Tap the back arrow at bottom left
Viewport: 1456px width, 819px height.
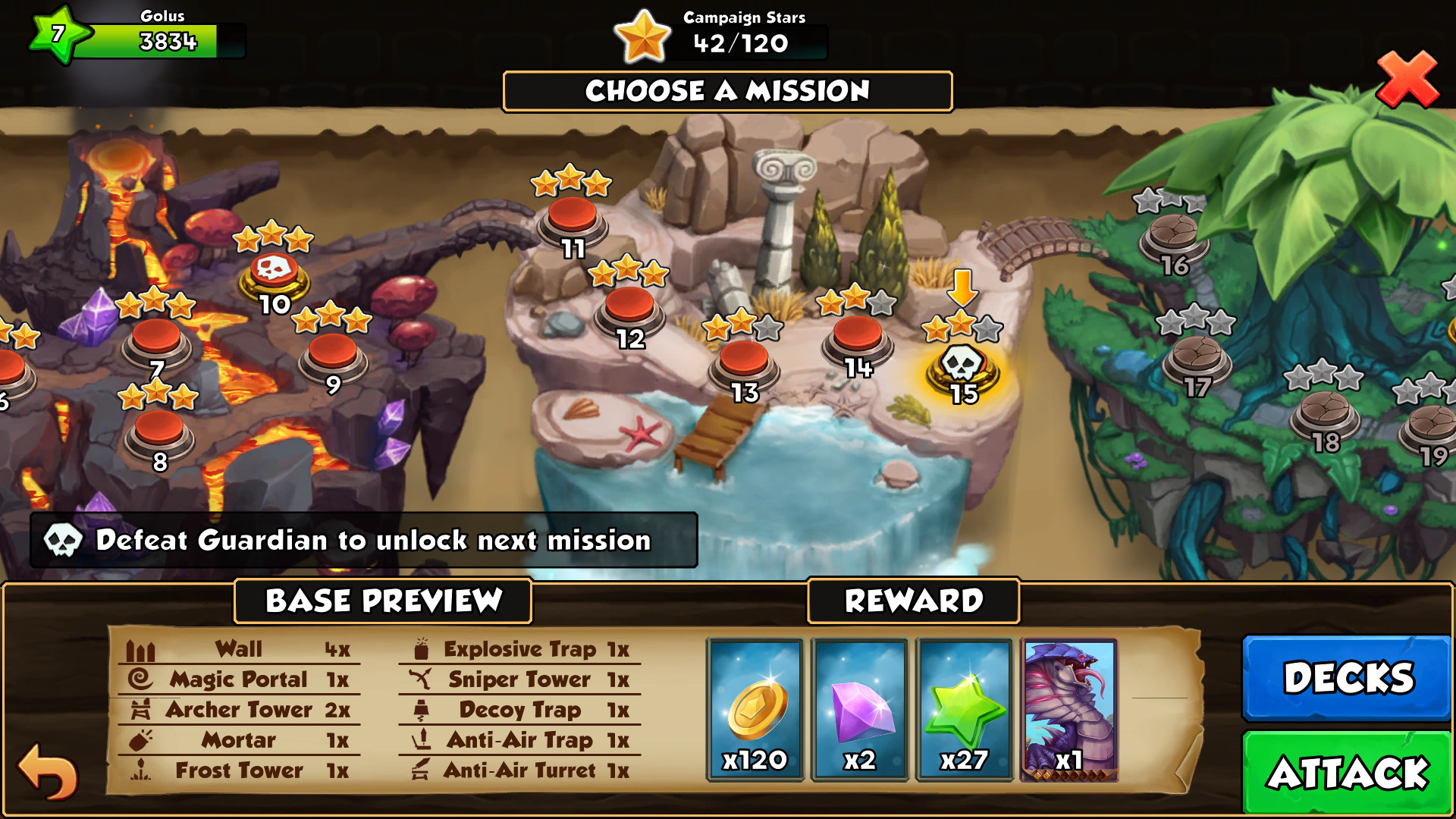(x=45, y=773)
